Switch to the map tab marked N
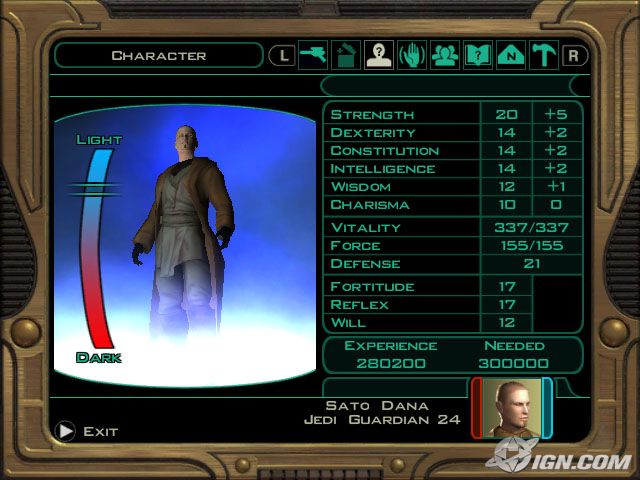Screen dimensions: 640x480 tap(511, 55)
